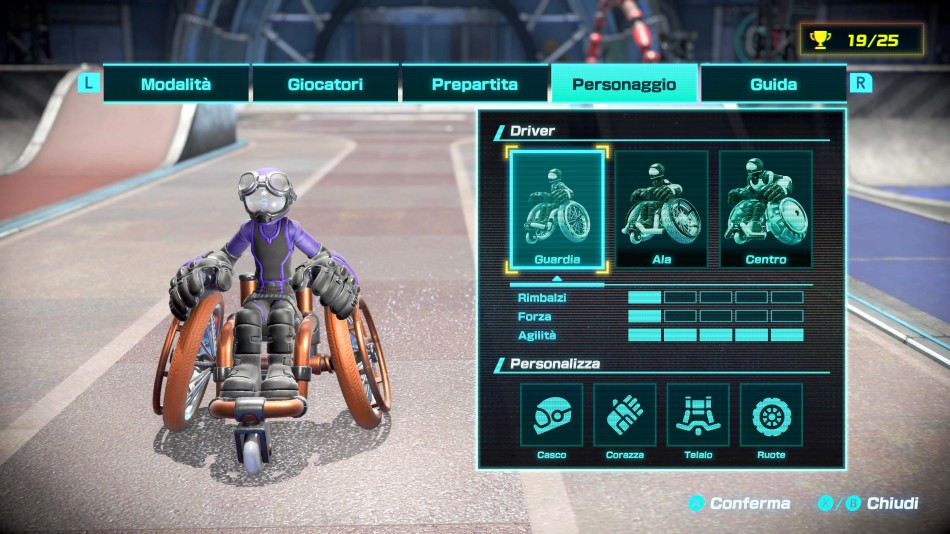Show the Personaggio tab
This screenshot has height=534, width=950.
(x=624, y=84)
